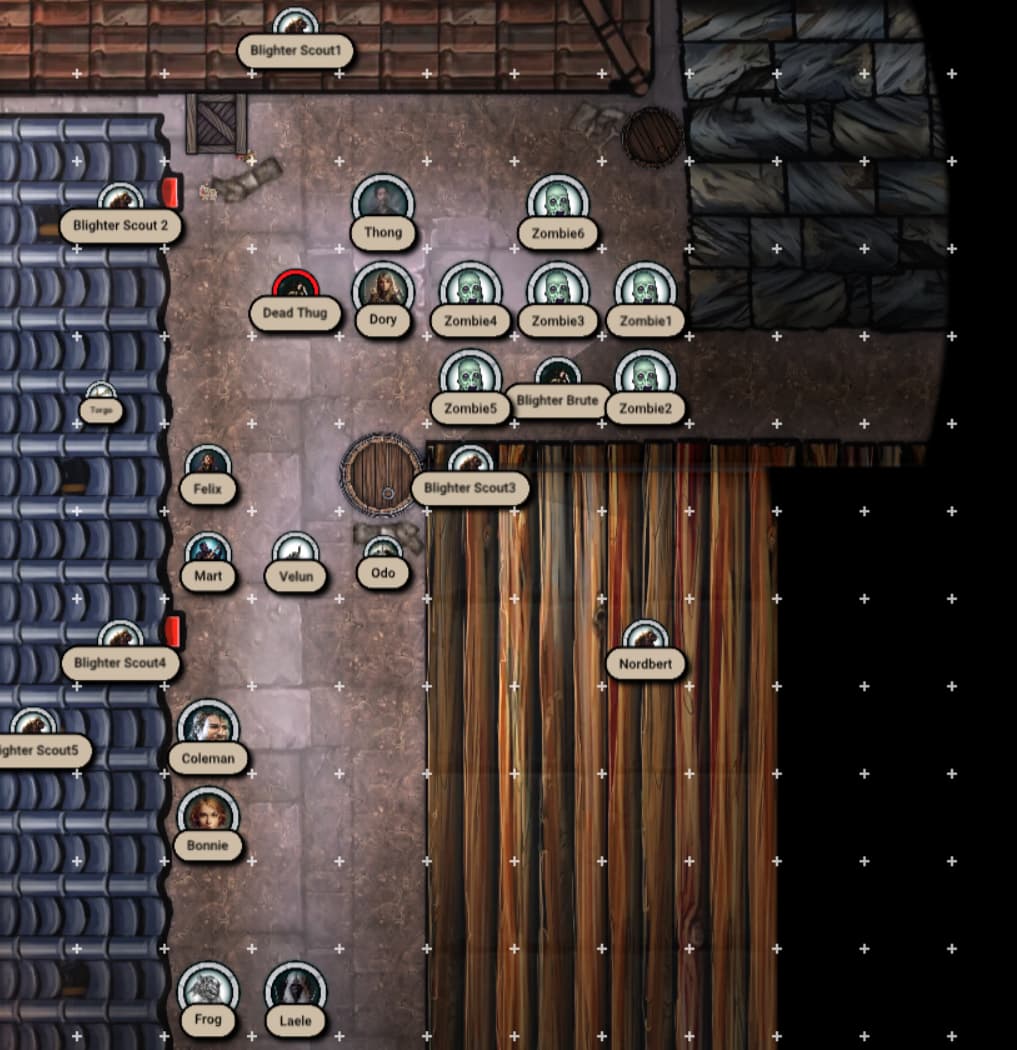Select the Thong character token

[x=383, y=204]
